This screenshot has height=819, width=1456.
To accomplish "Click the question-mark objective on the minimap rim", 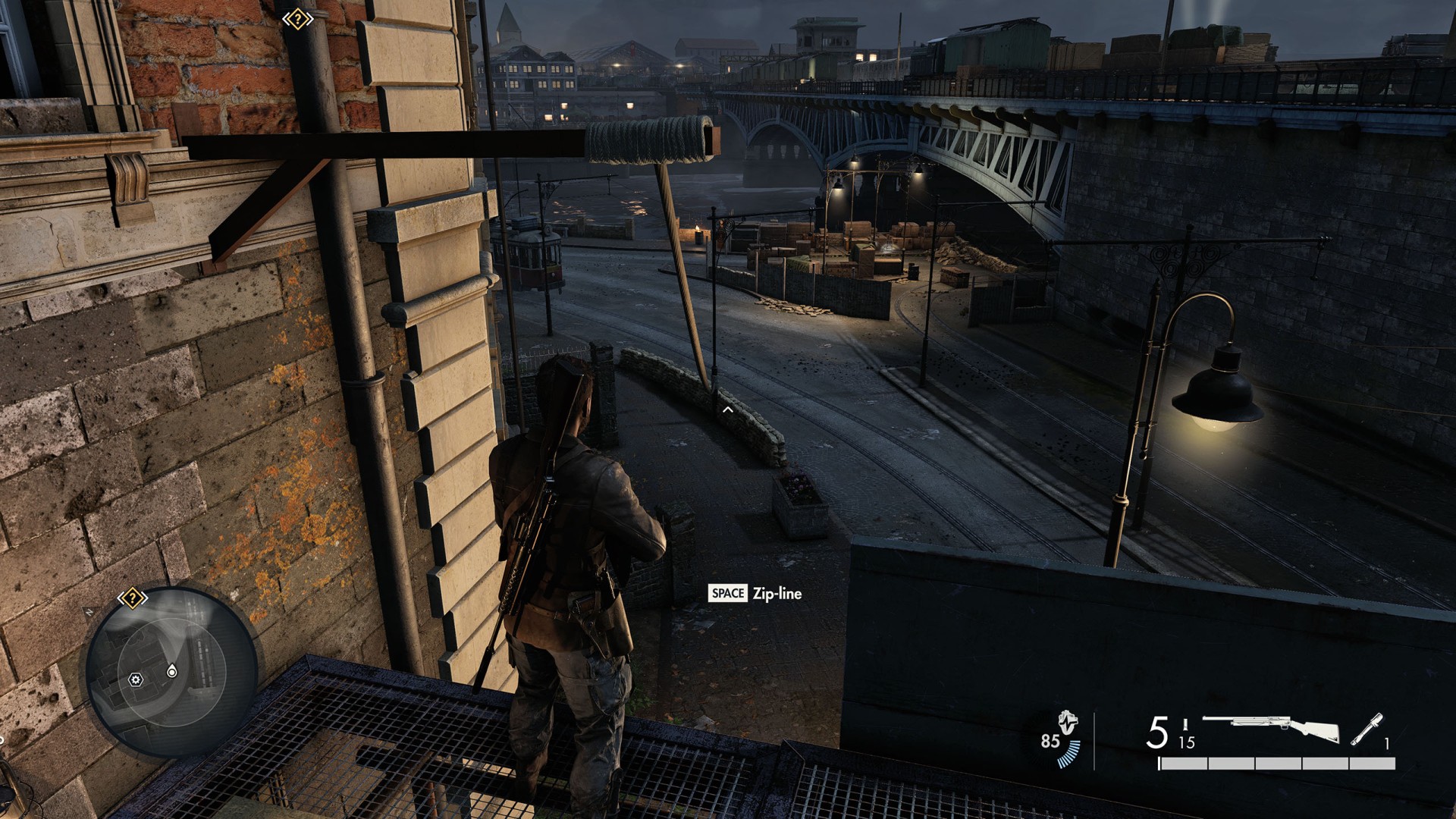I will (x=132, y=598).
